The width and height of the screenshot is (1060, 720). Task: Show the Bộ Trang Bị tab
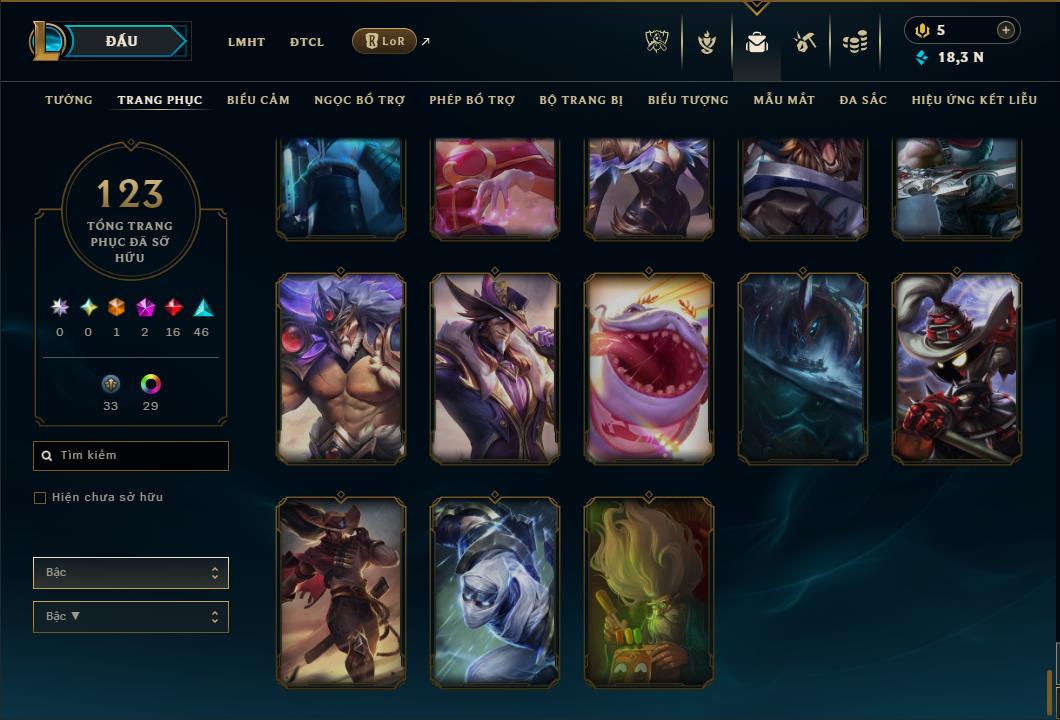[x=581, y=100]
